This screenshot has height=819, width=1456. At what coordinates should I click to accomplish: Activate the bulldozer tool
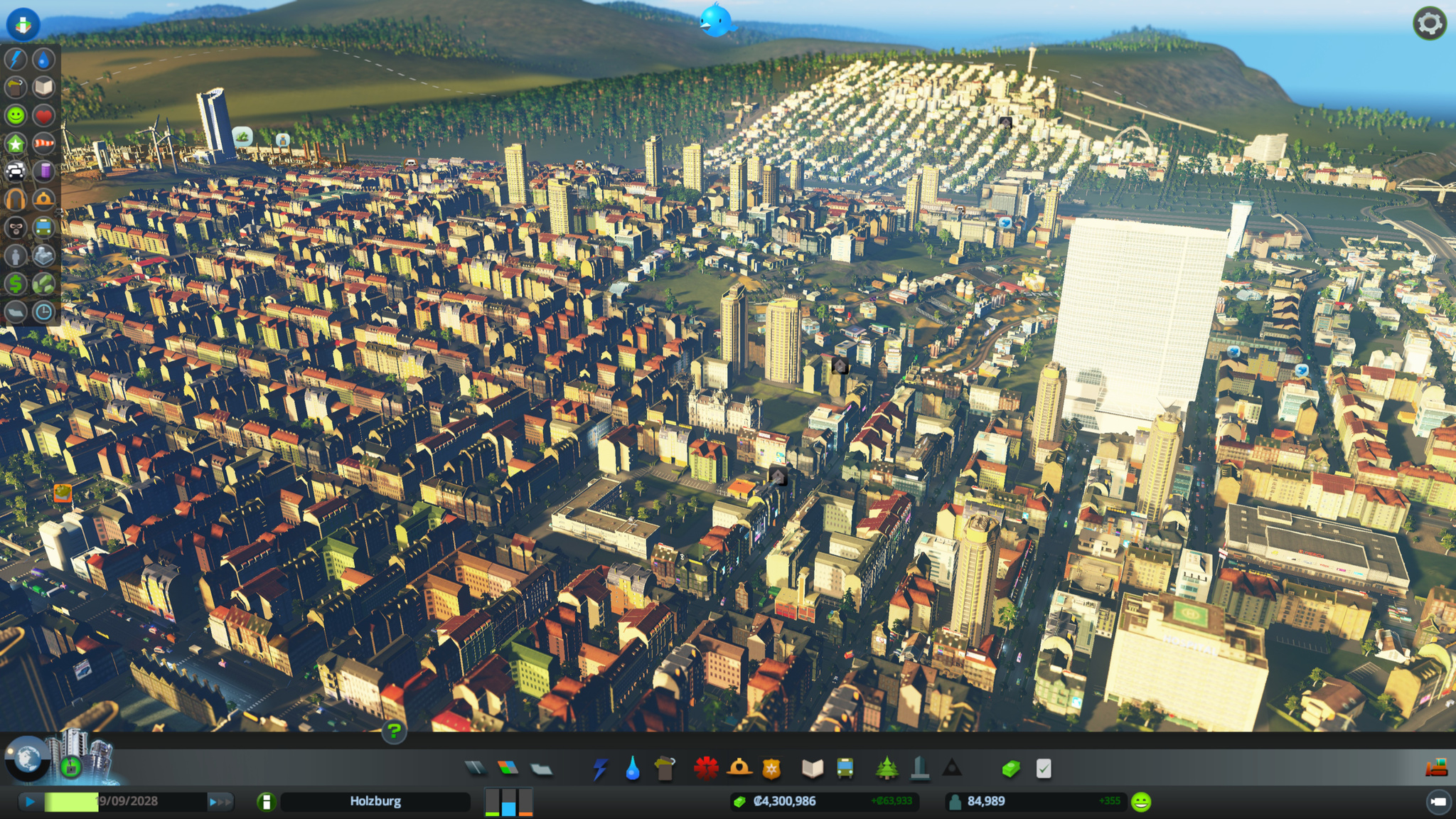[1436, 768]
